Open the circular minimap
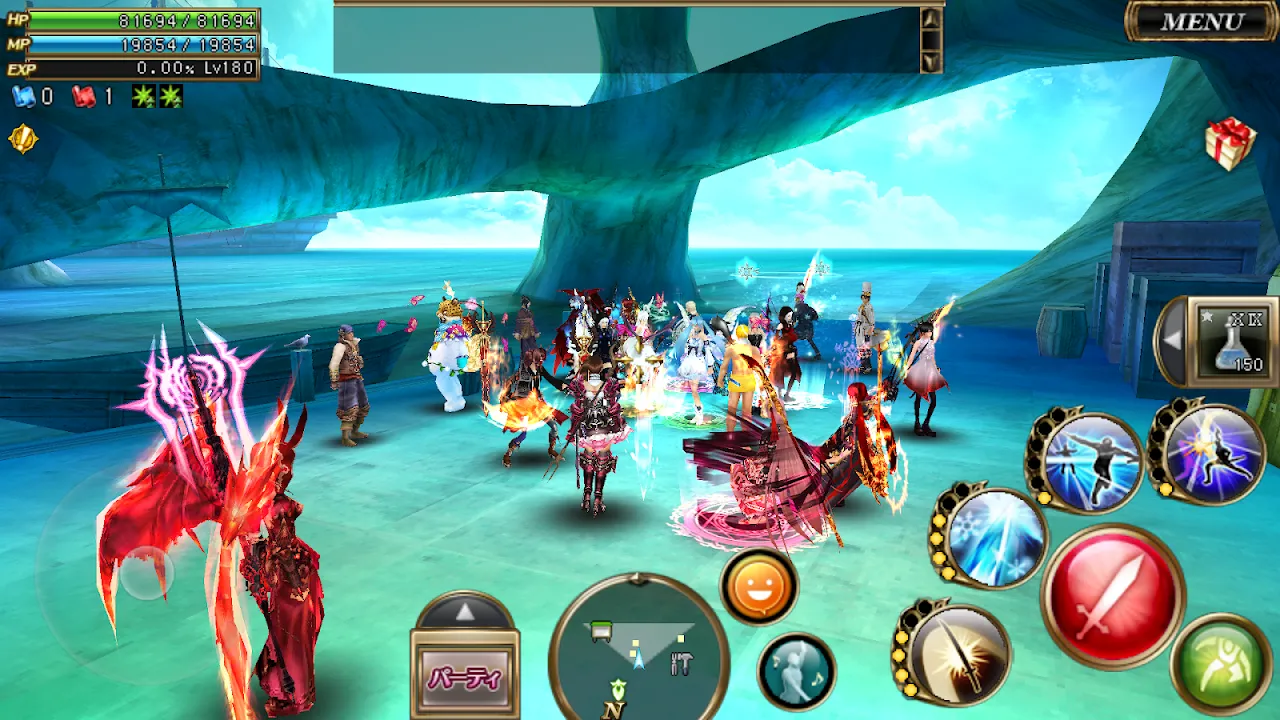The width and height of the screenshot is (1280, 720). [638, 650]
